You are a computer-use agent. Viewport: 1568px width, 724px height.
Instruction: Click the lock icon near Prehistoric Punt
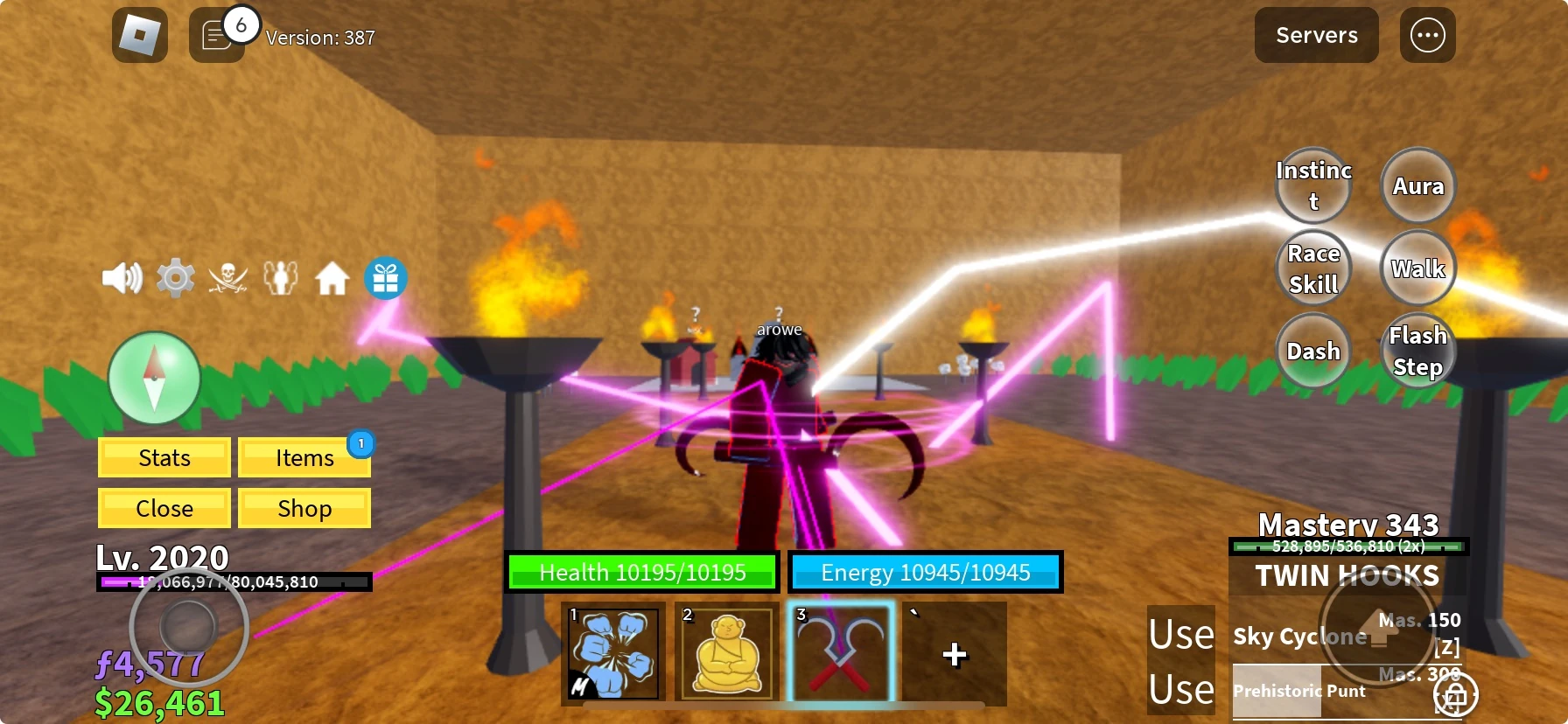pyautogui.click(x=1455, y=696)
